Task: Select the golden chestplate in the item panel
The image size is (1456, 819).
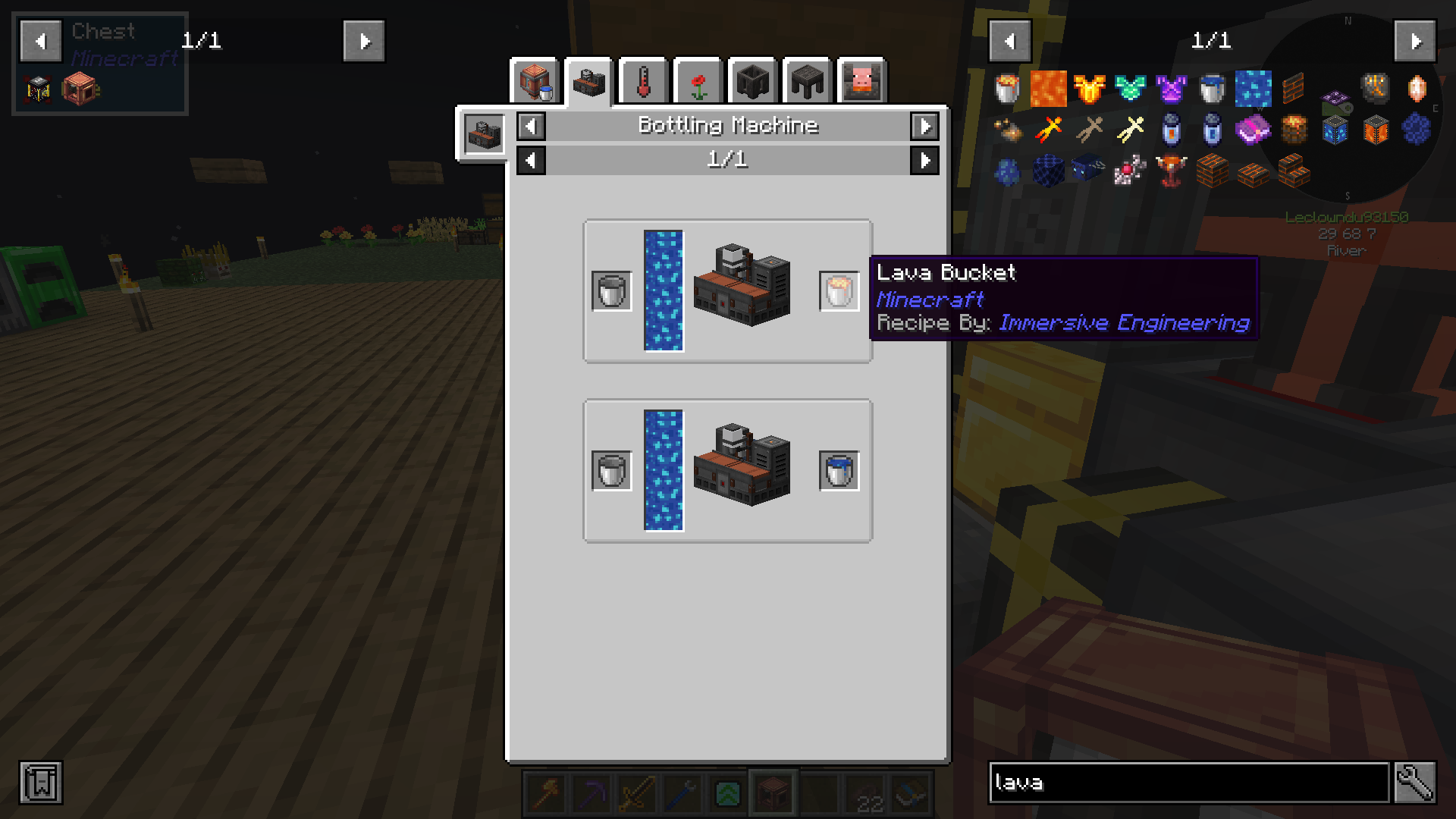Action: coord(1090,89)
